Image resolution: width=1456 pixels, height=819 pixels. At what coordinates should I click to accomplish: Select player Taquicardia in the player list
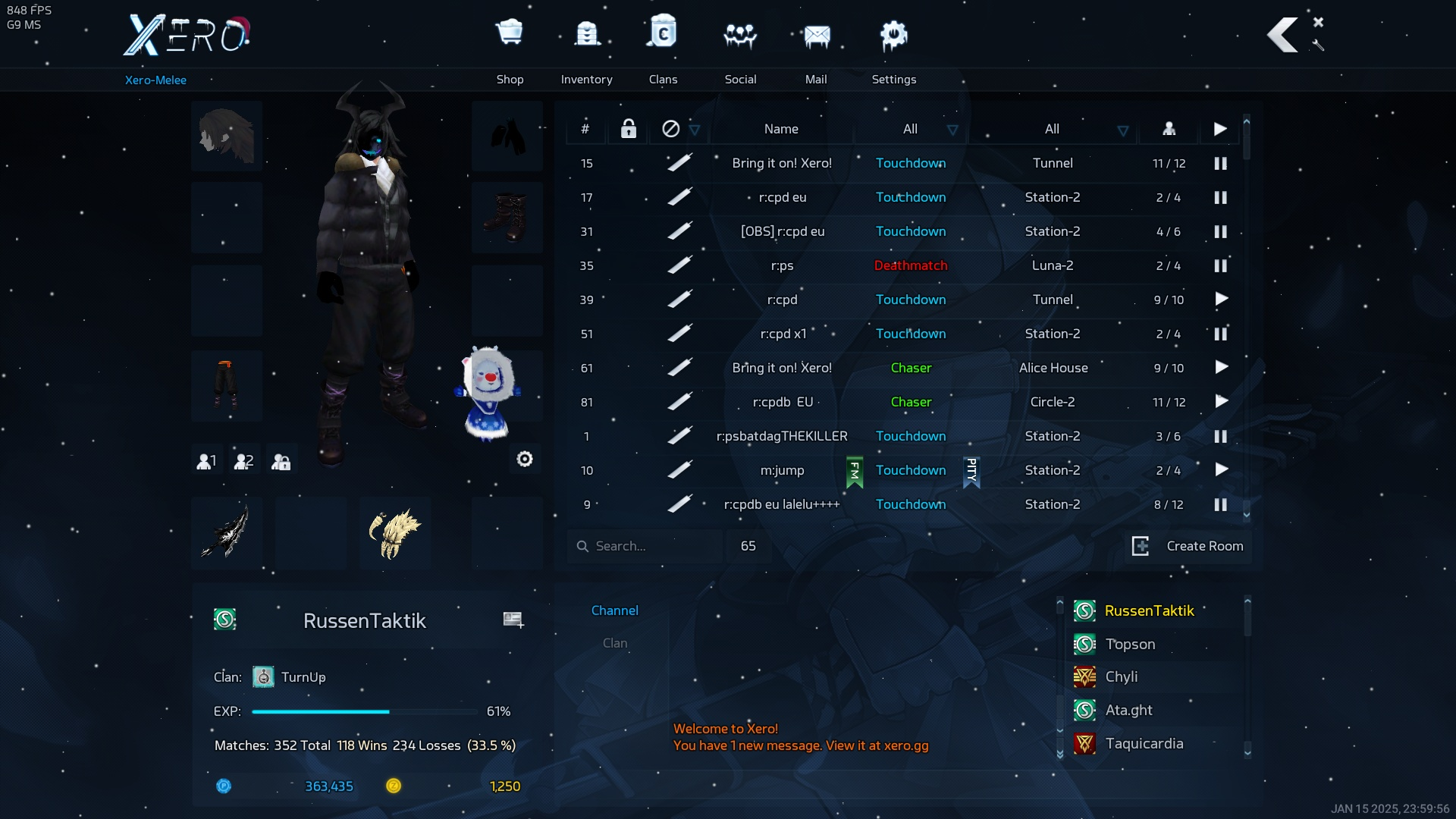[1144, 743]
